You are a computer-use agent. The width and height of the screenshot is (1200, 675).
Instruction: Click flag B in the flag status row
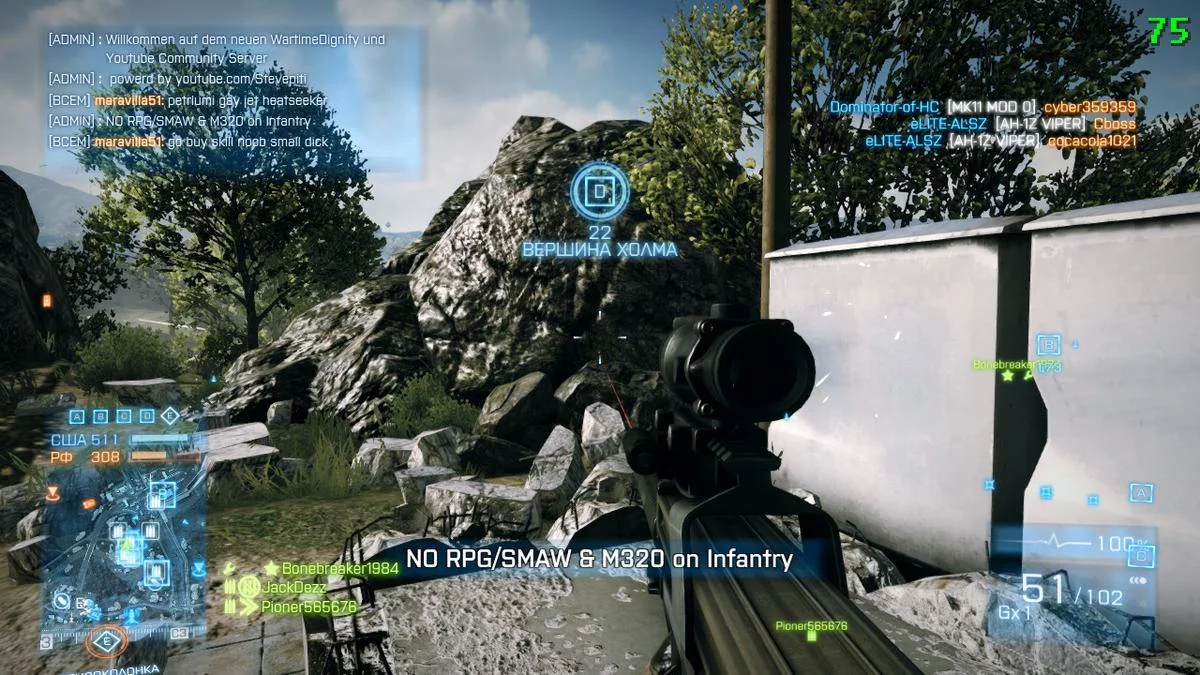[102, 416]
